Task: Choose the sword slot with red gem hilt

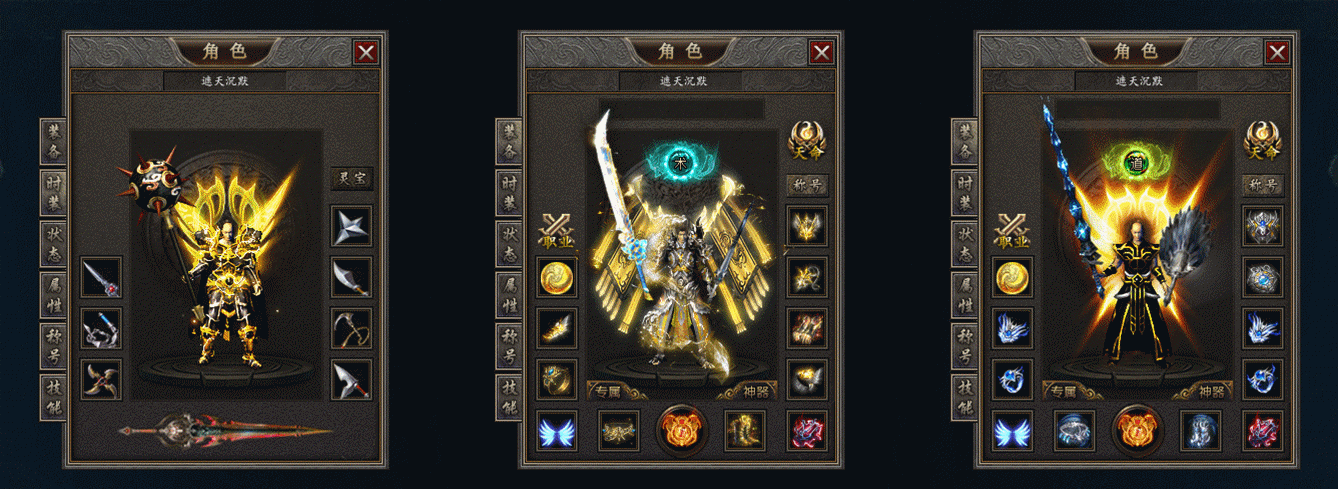Action: point(101,277)
